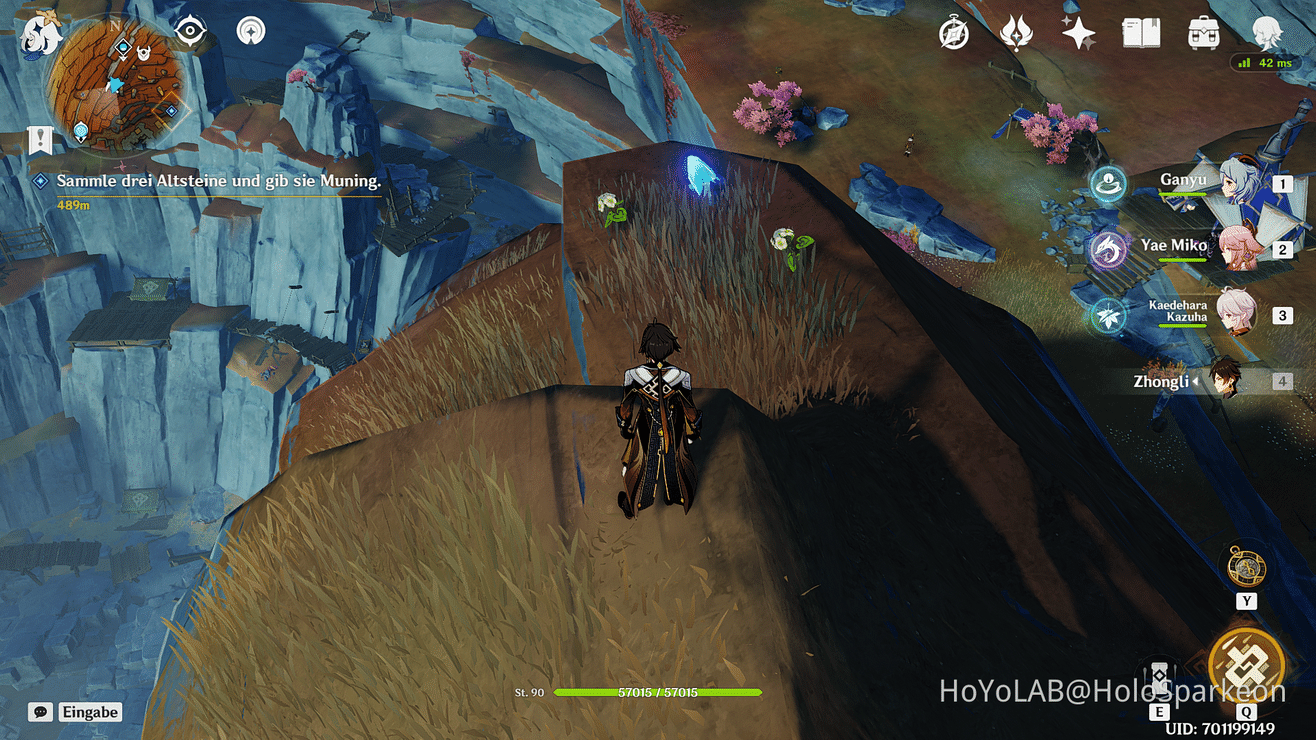Screen dimensions: 1316x740
Task: Open the wish star icon
Action: pyautogui.click(x=1079, y=34)
